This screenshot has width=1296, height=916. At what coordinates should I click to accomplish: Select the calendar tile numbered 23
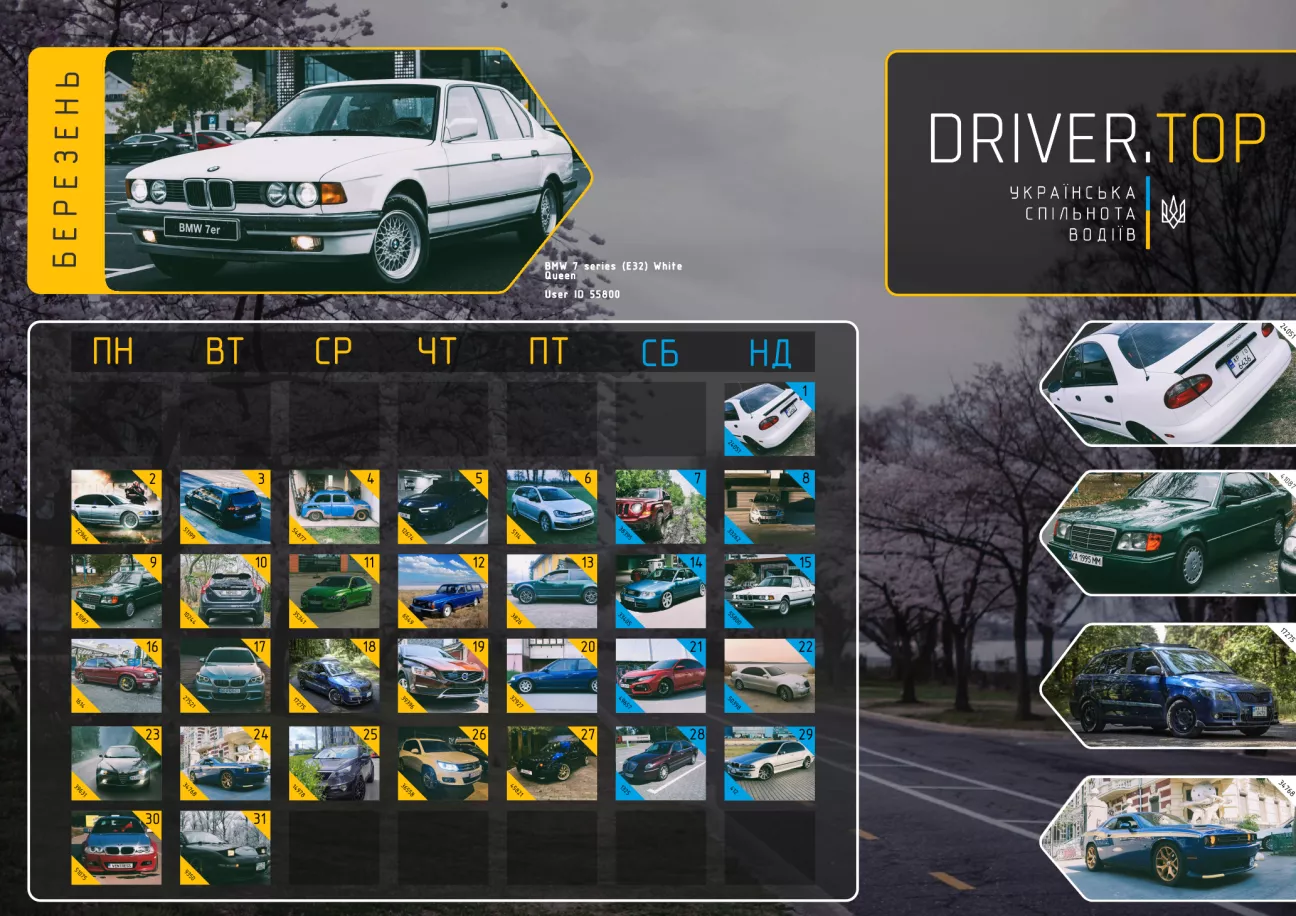pos(116,763)
